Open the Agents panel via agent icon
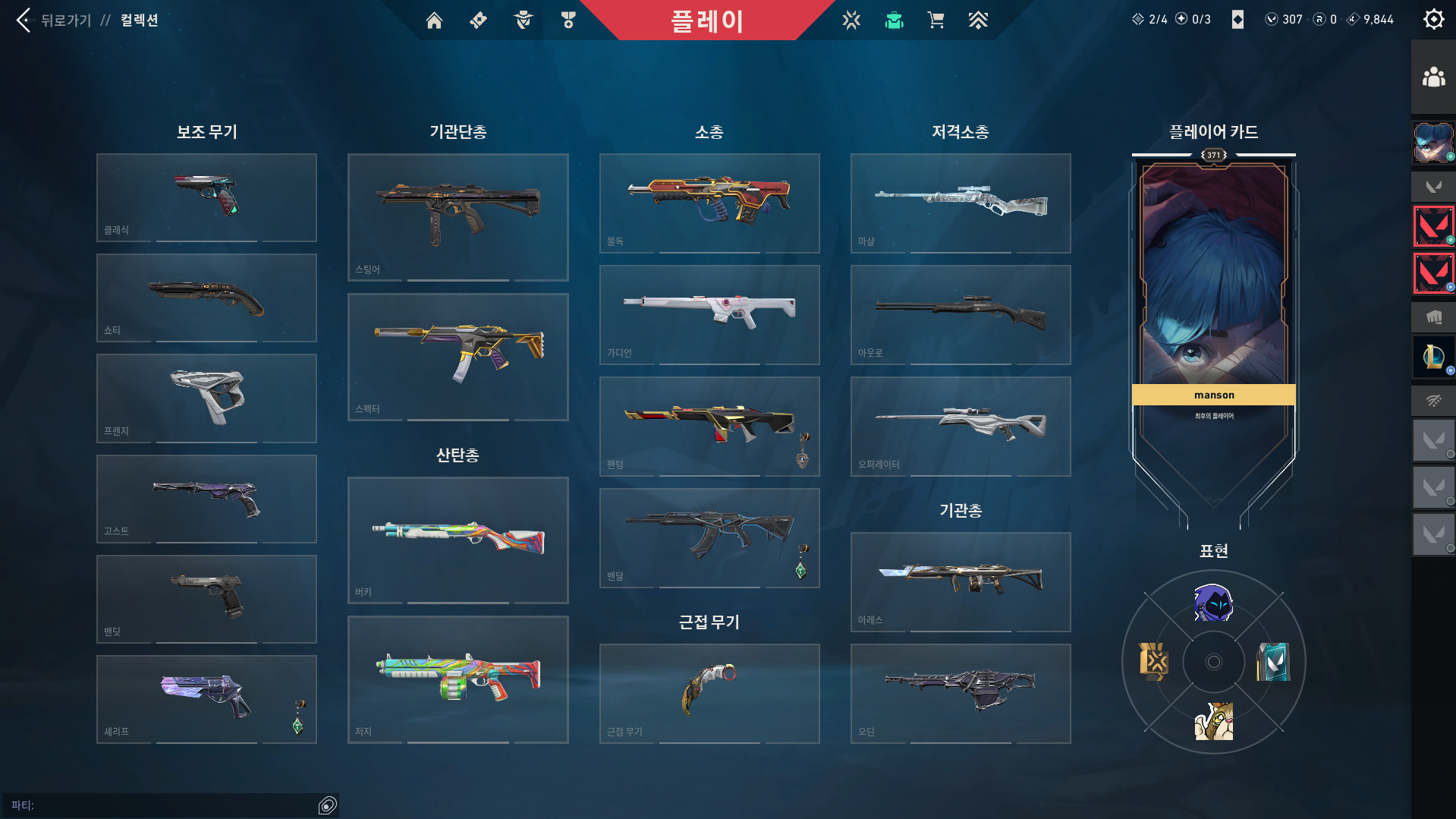The image size is (1456, 819). coord(522,20)
